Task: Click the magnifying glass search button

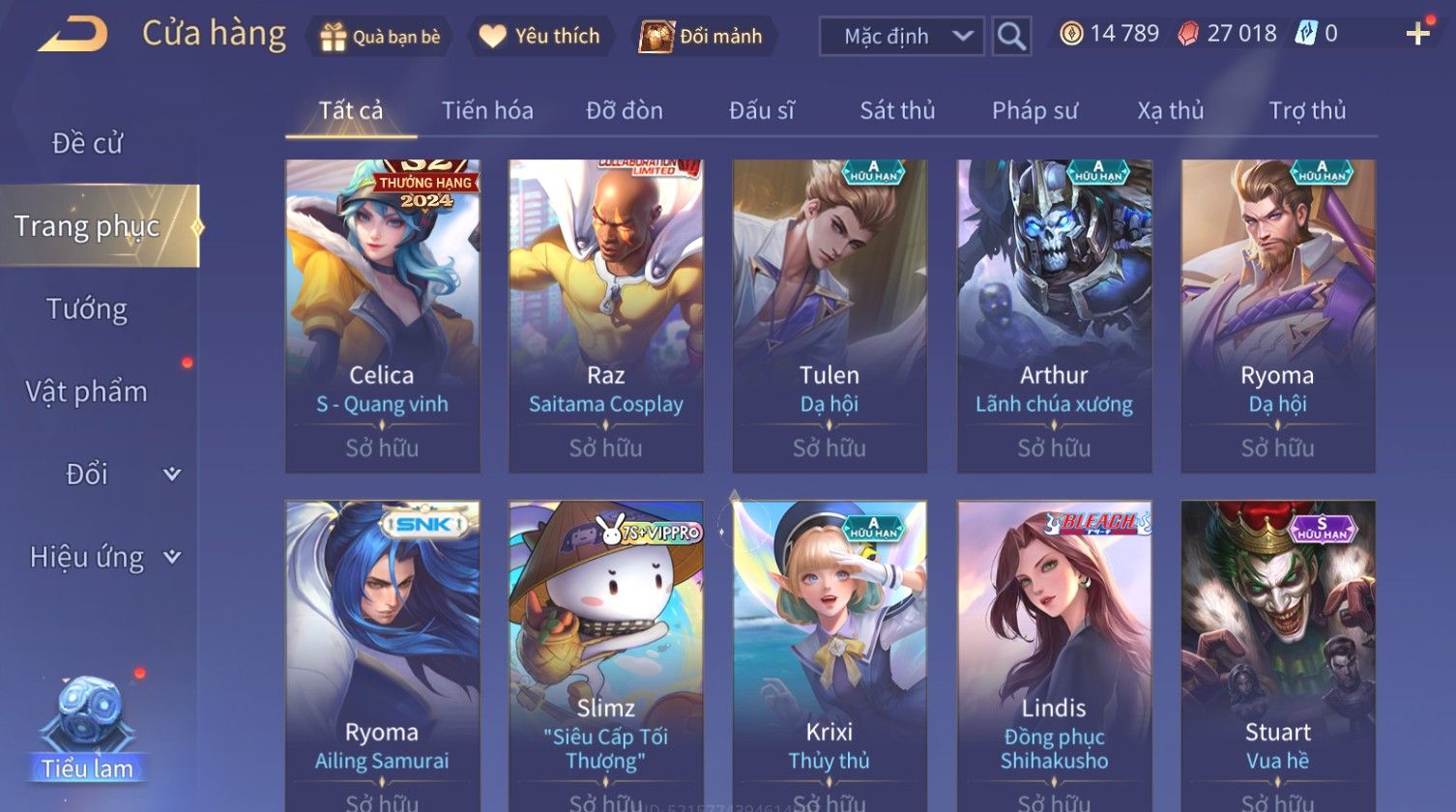Action: [1011, 37]
